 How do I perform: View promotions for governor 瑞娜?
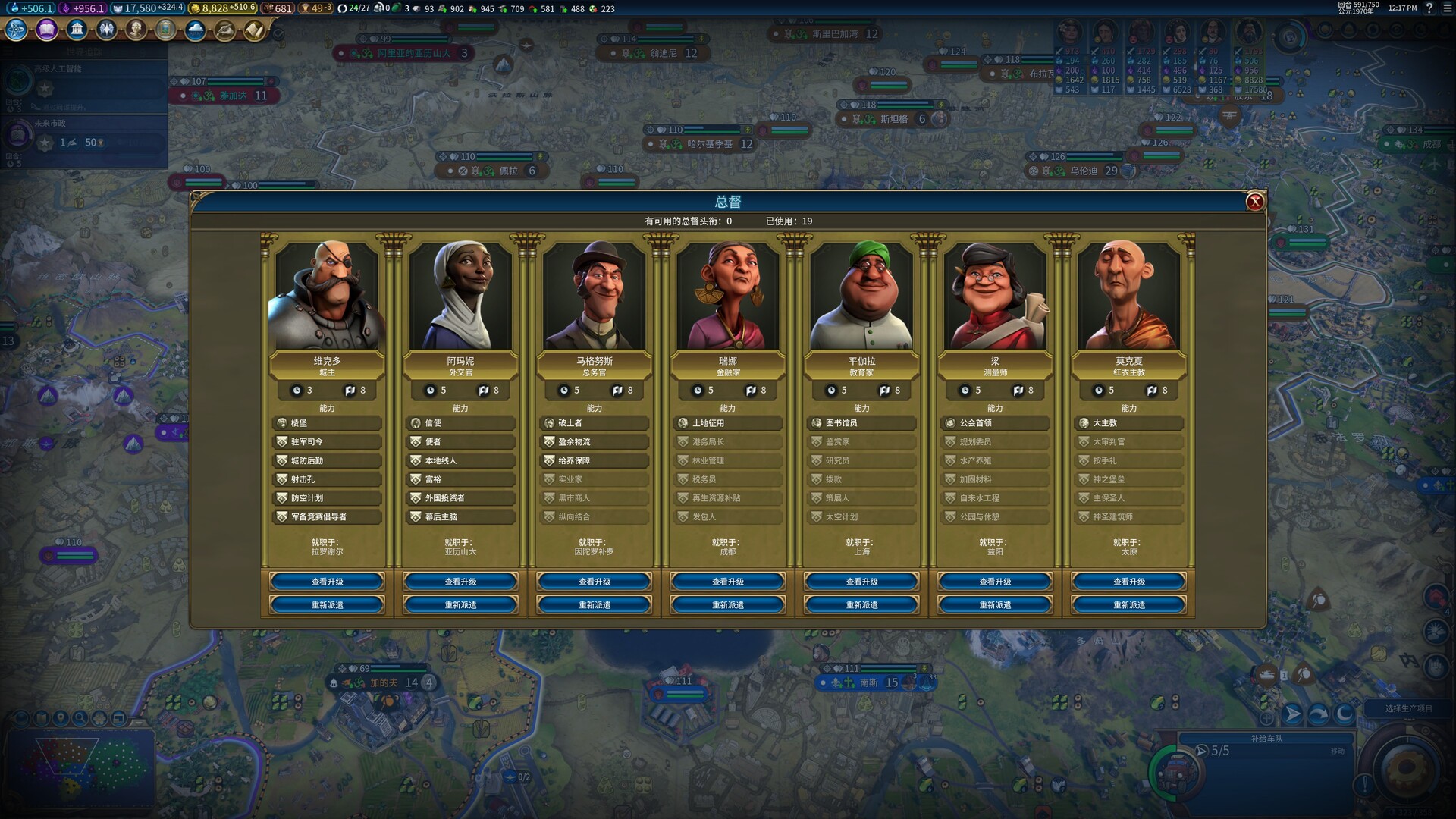pyautogui.click(x=728, y=582)
